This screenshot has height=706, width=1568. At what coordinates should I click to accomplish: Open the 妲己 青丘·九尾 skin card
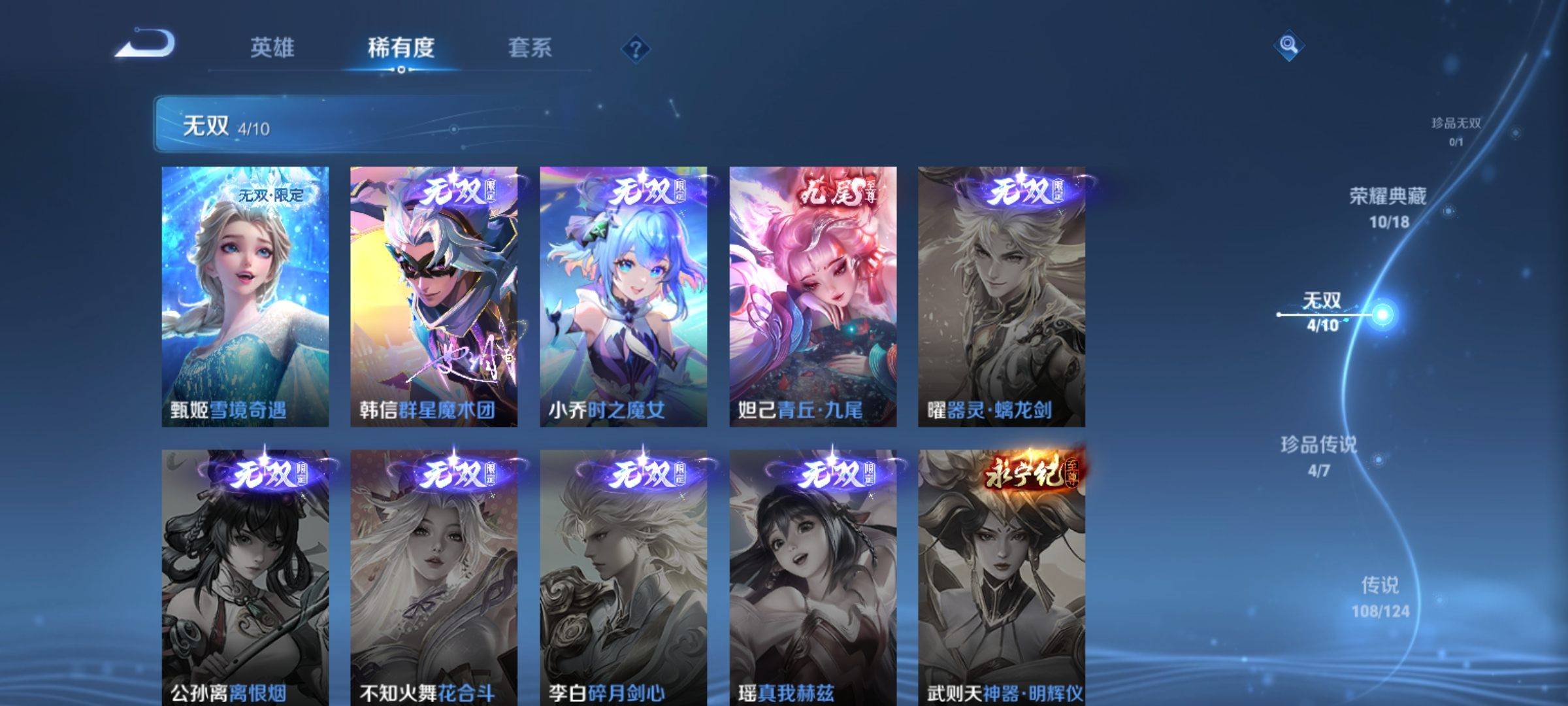coord(813,296)
